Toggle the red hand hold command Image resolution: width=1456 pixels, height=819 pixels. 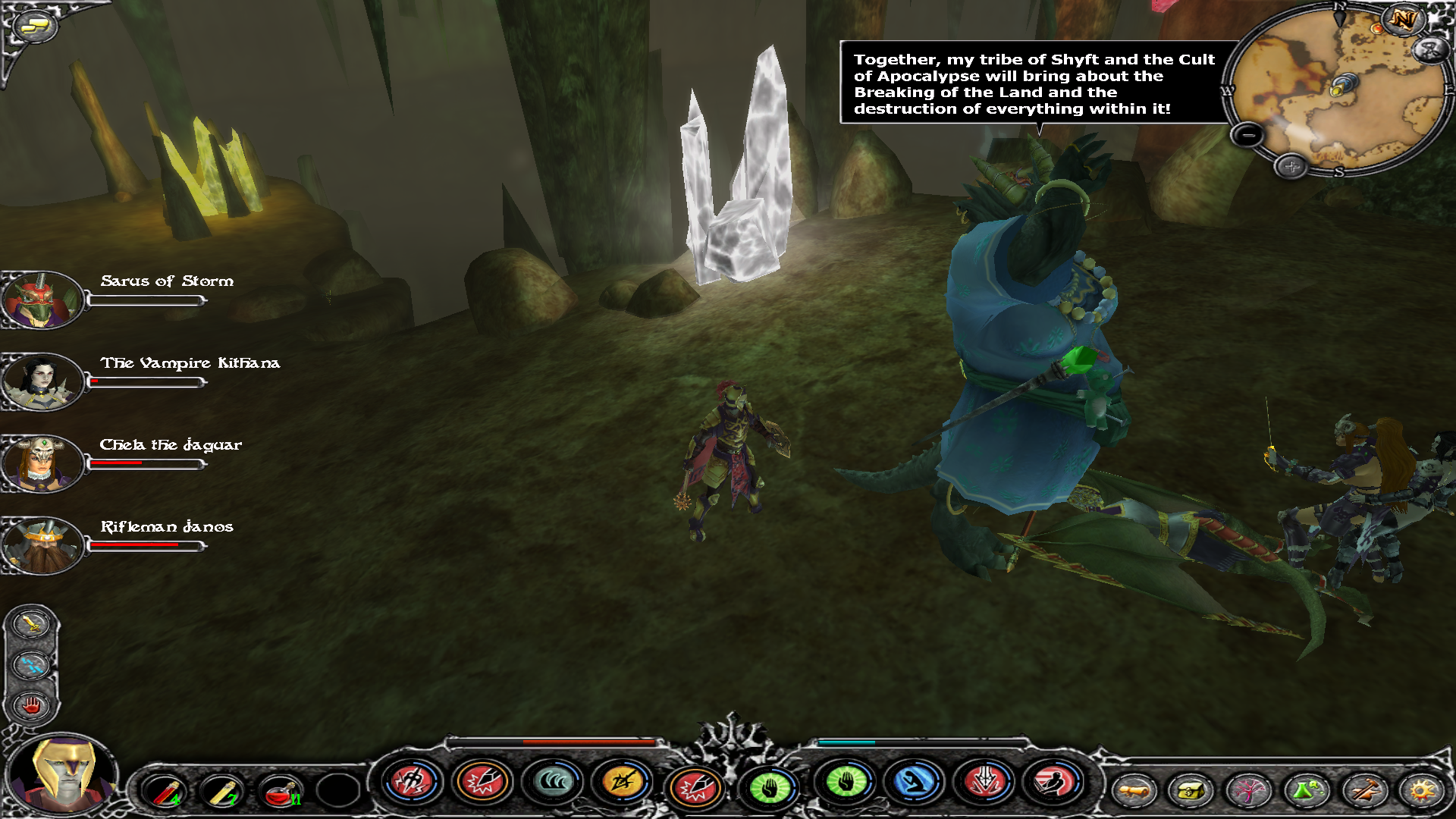click(x=31, y=706)
